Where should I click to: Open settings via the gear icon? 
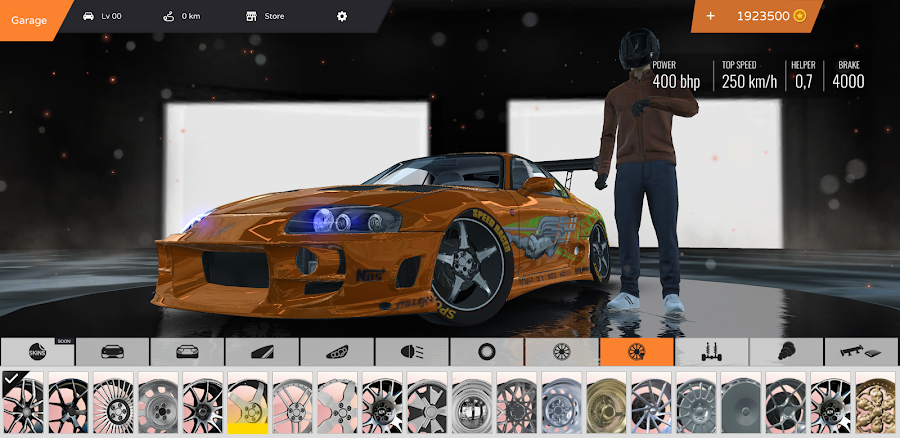[342, 16]
